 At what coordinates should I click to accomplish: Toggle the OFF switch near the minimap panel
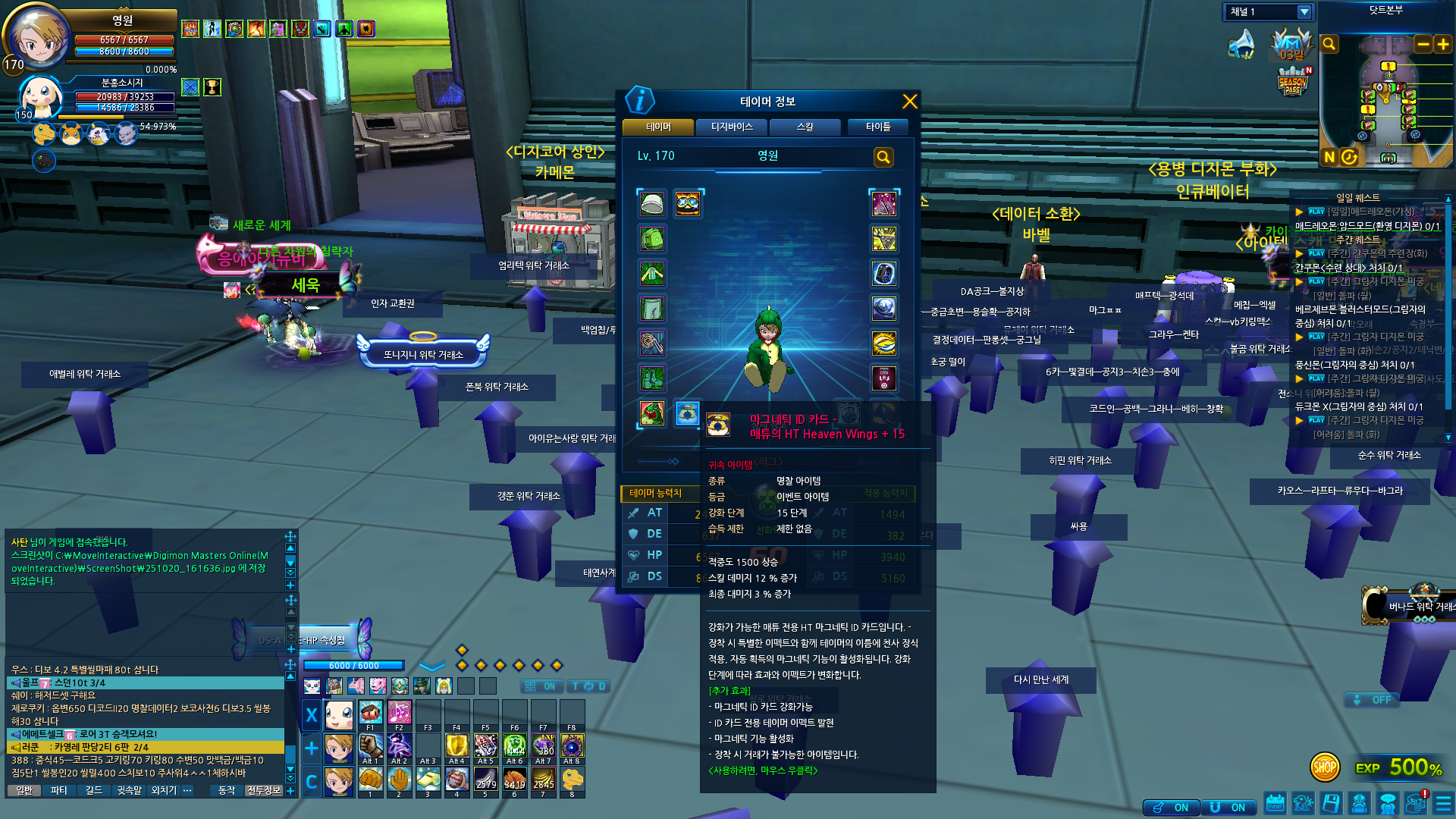1373,700
